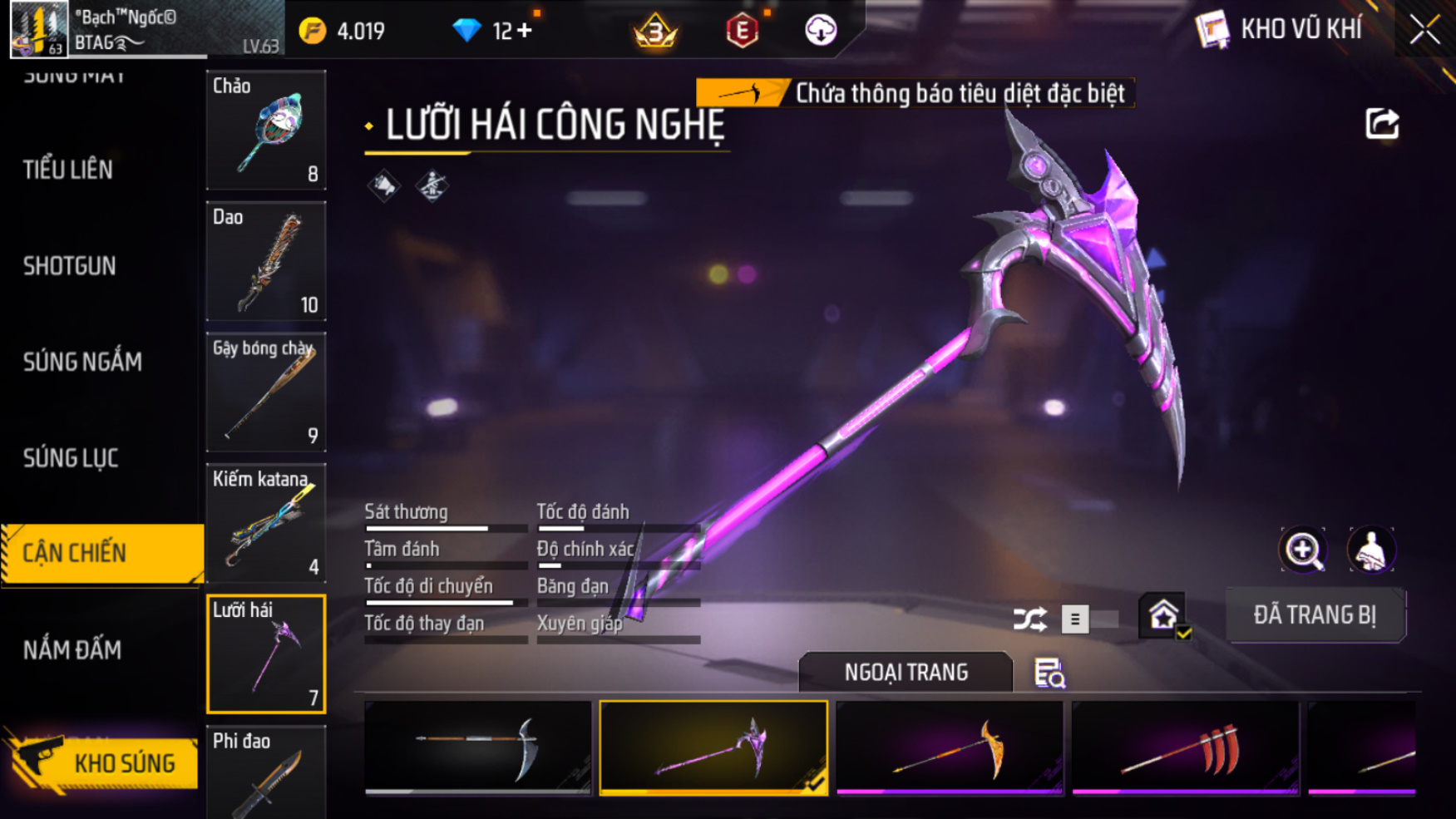Pick the Gậy bóng chày weapon
Viewport: 1456px width, 819px height.
[x=266, y=392]
